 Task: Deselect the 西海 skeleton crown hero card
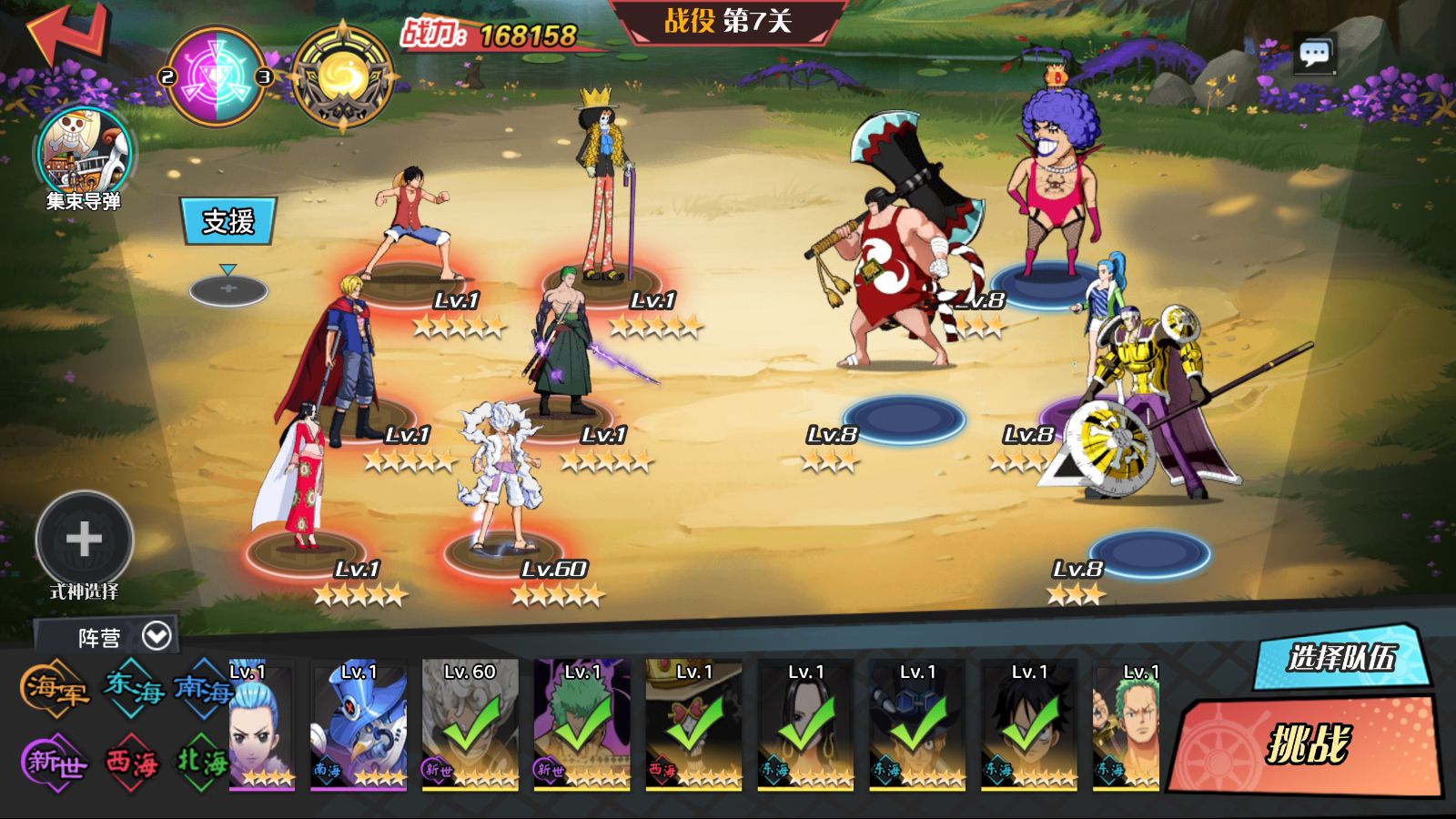tap(694, 724)
